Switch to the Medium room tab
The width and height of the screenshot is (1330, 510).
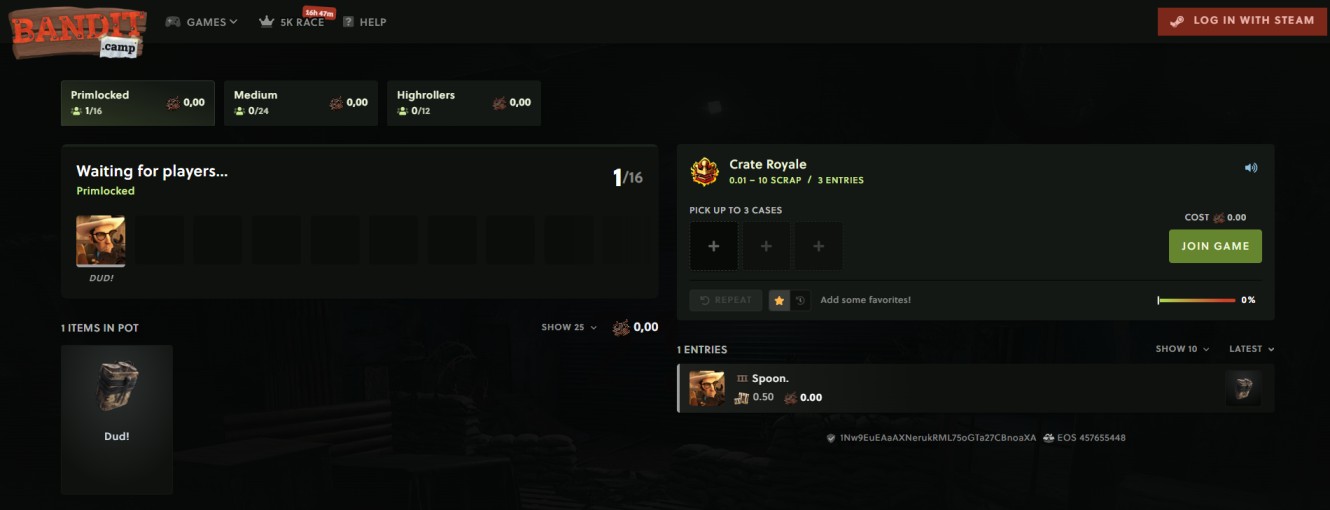(x=301, y=103)
